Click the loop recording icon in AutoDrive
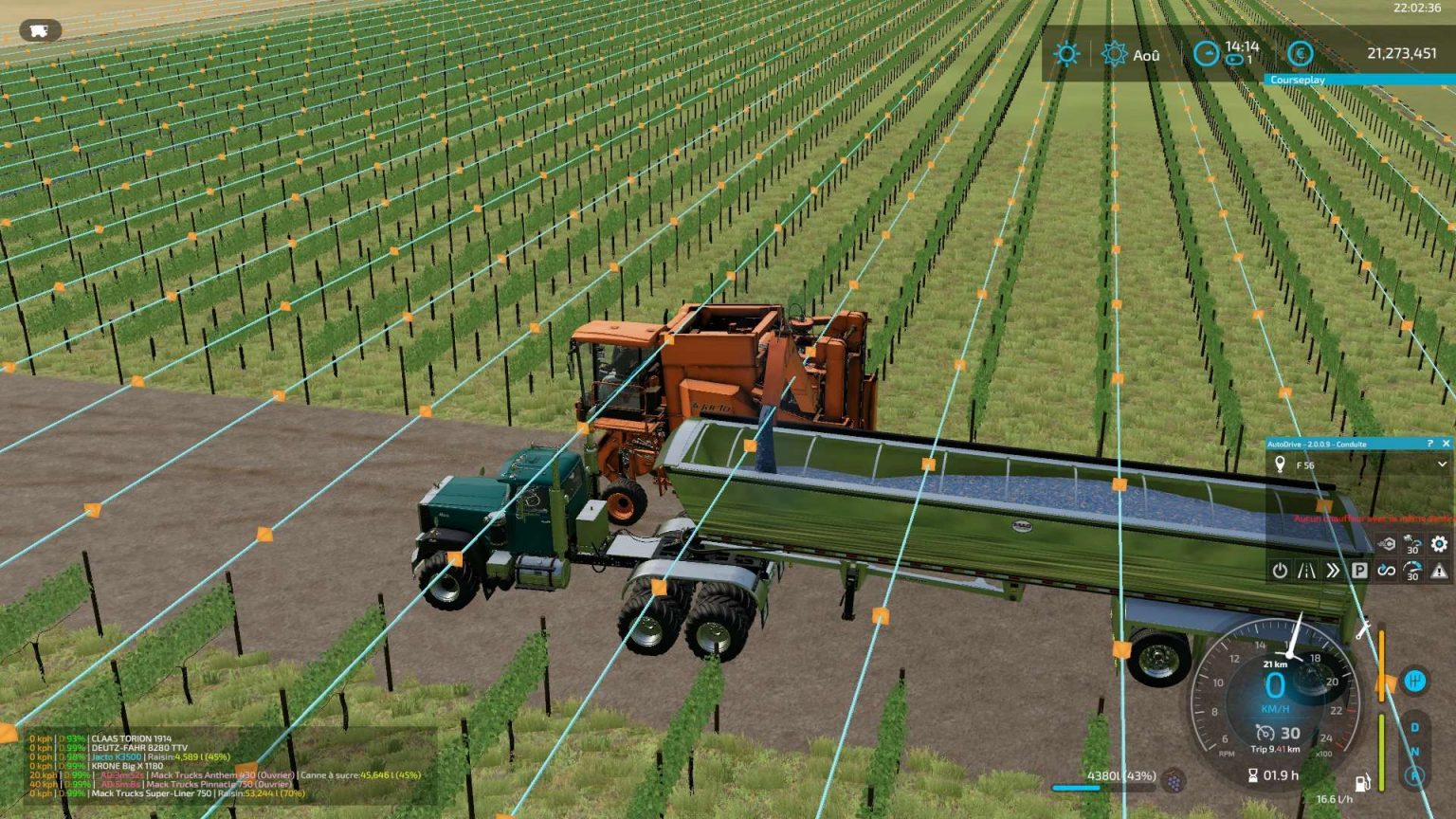The image size is (1456, 819). coord(1386,571)
